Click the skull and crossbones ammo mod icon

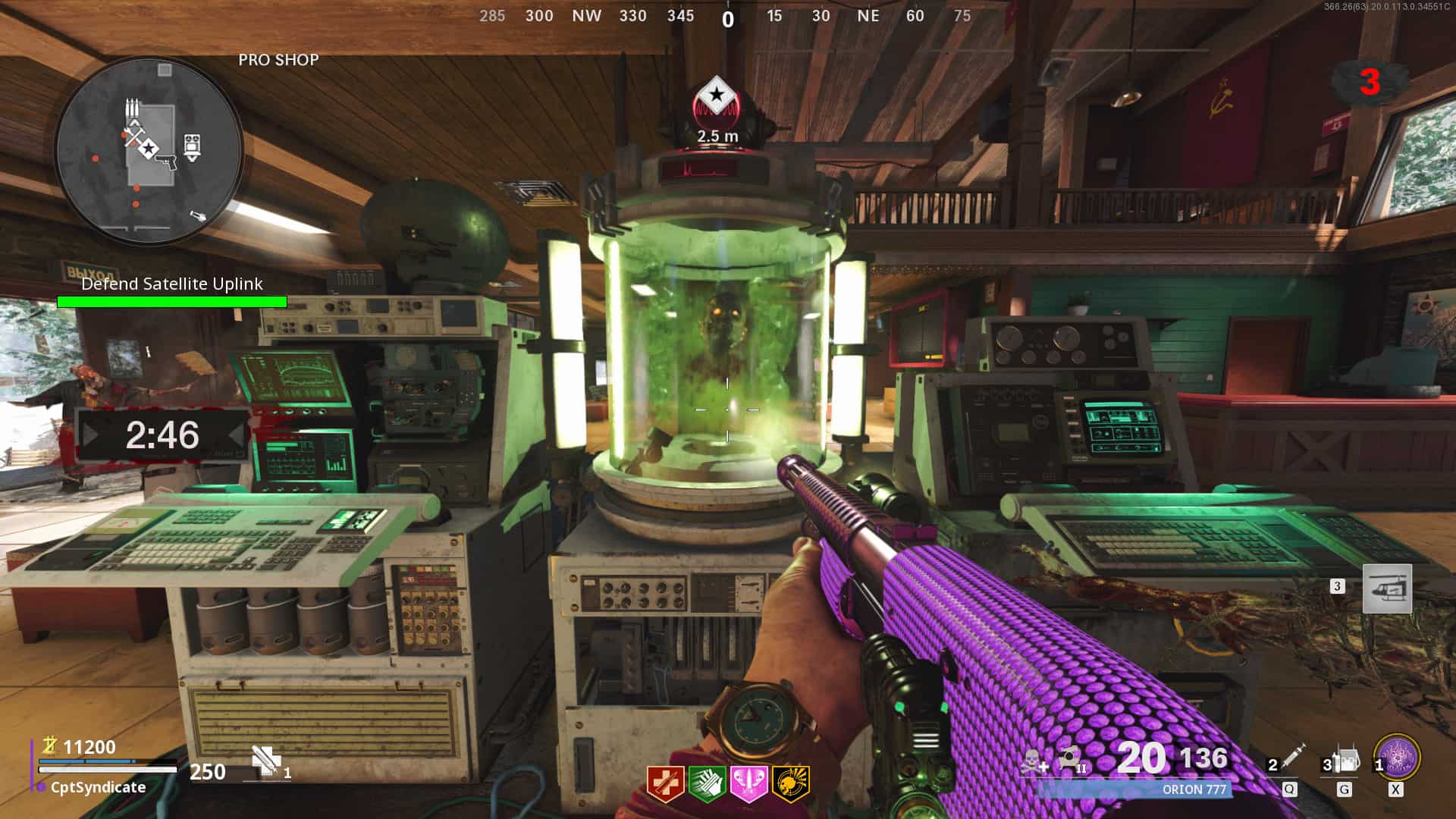(x=1034, y=761)
